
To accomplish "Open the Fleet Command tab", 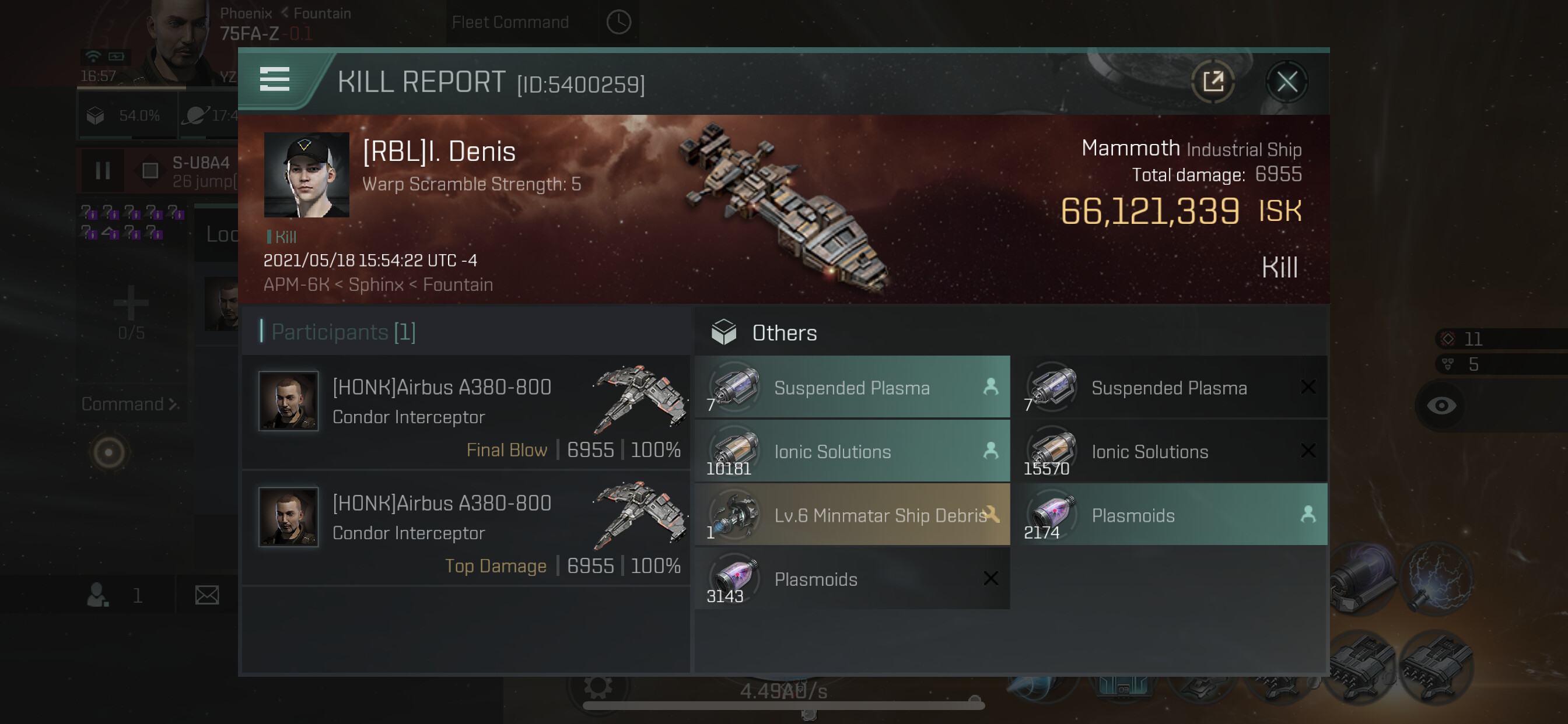I will pos(510,23).
